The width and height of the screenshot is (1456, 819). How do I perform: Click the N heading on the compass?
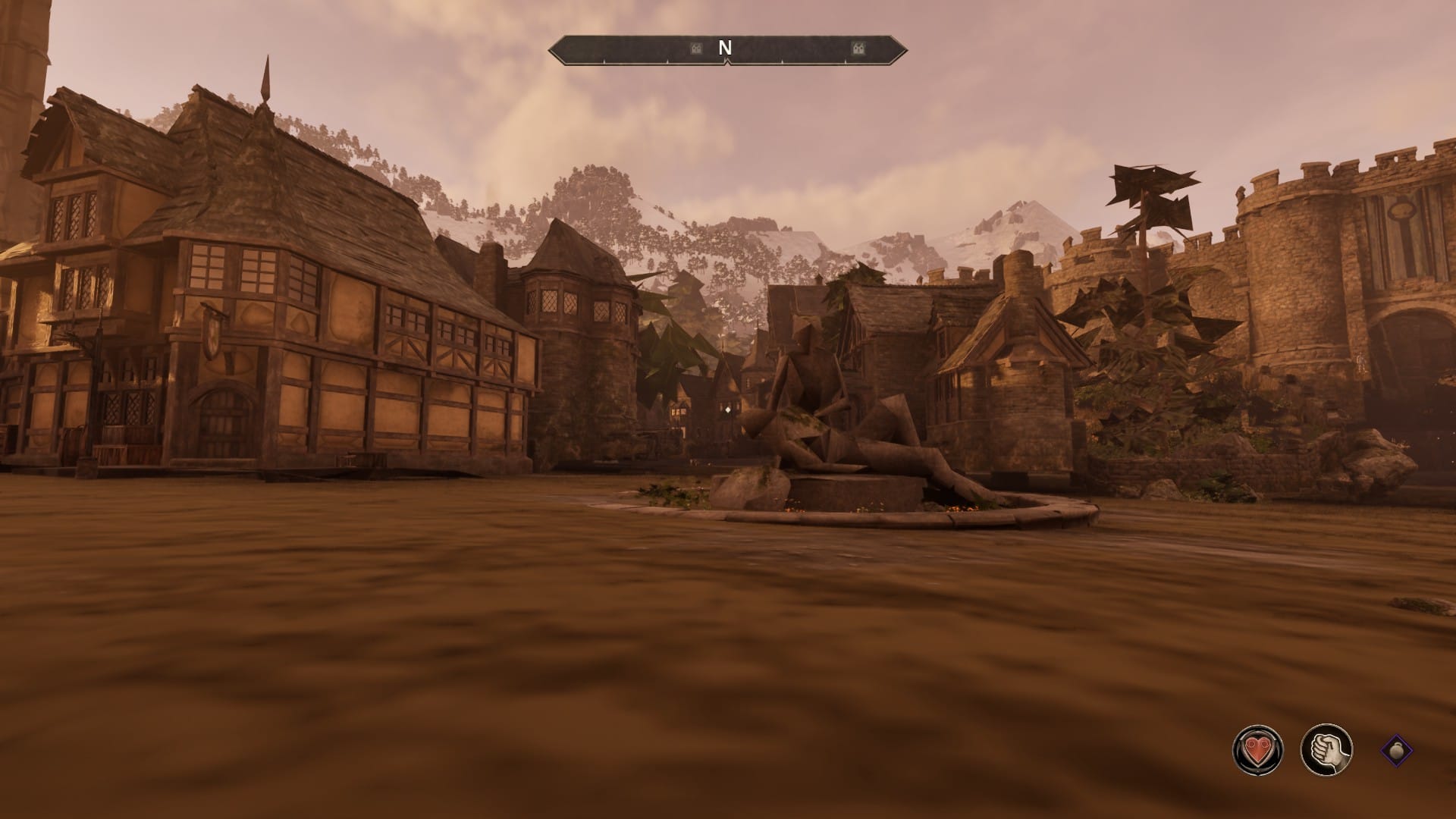point(725,49)
